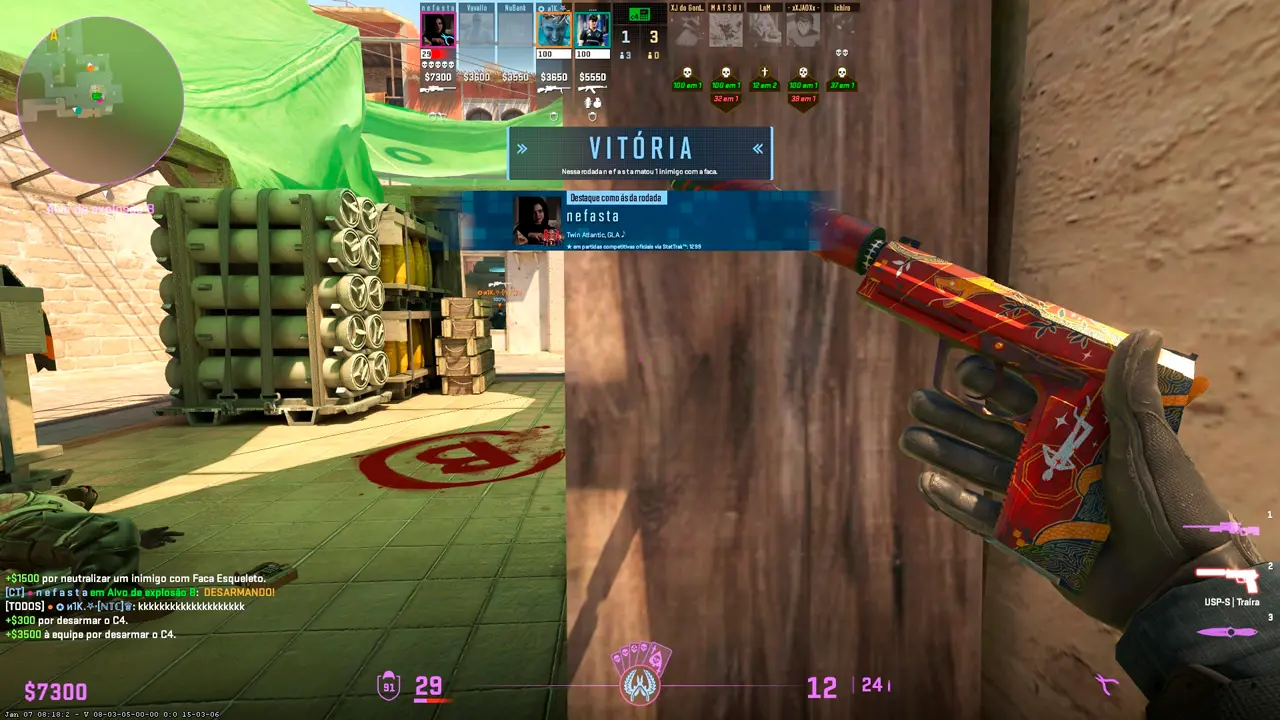Click the armor shield icon
The width and height of the screenshot is (1280, 720).
(x=389, y=686)
